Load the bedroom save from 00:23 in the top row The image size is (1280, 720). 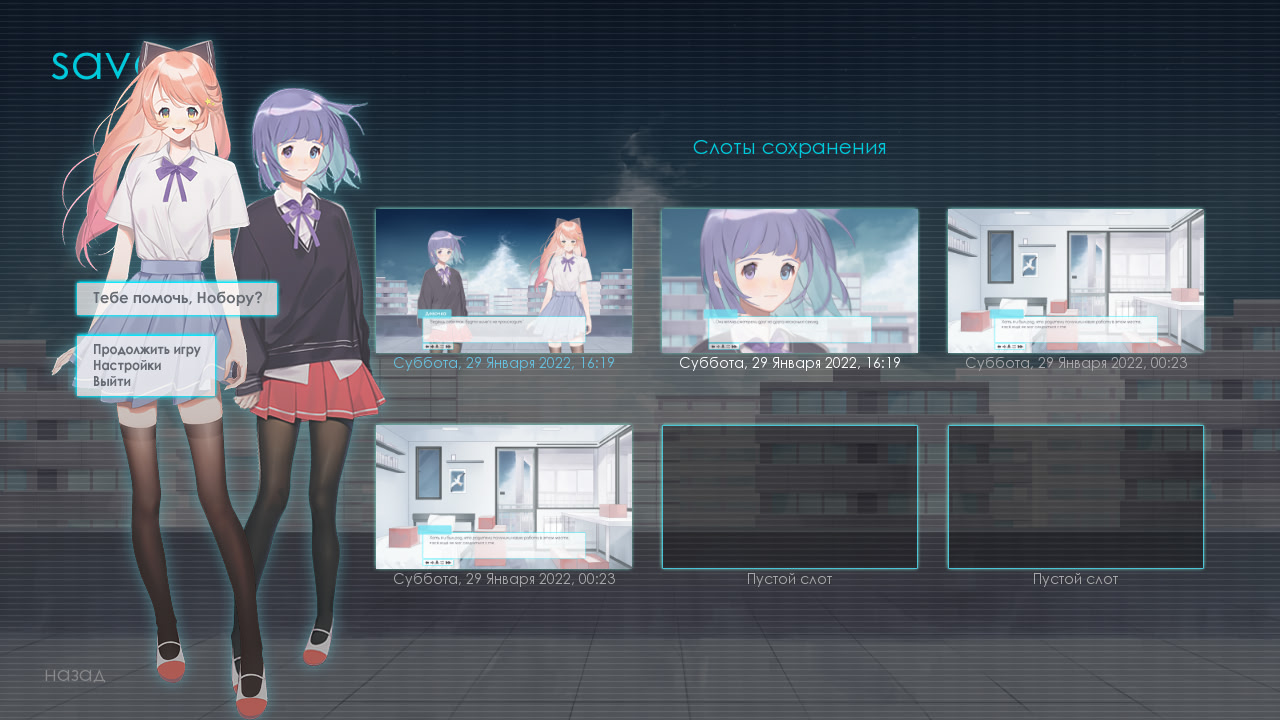pos(1074,281)
